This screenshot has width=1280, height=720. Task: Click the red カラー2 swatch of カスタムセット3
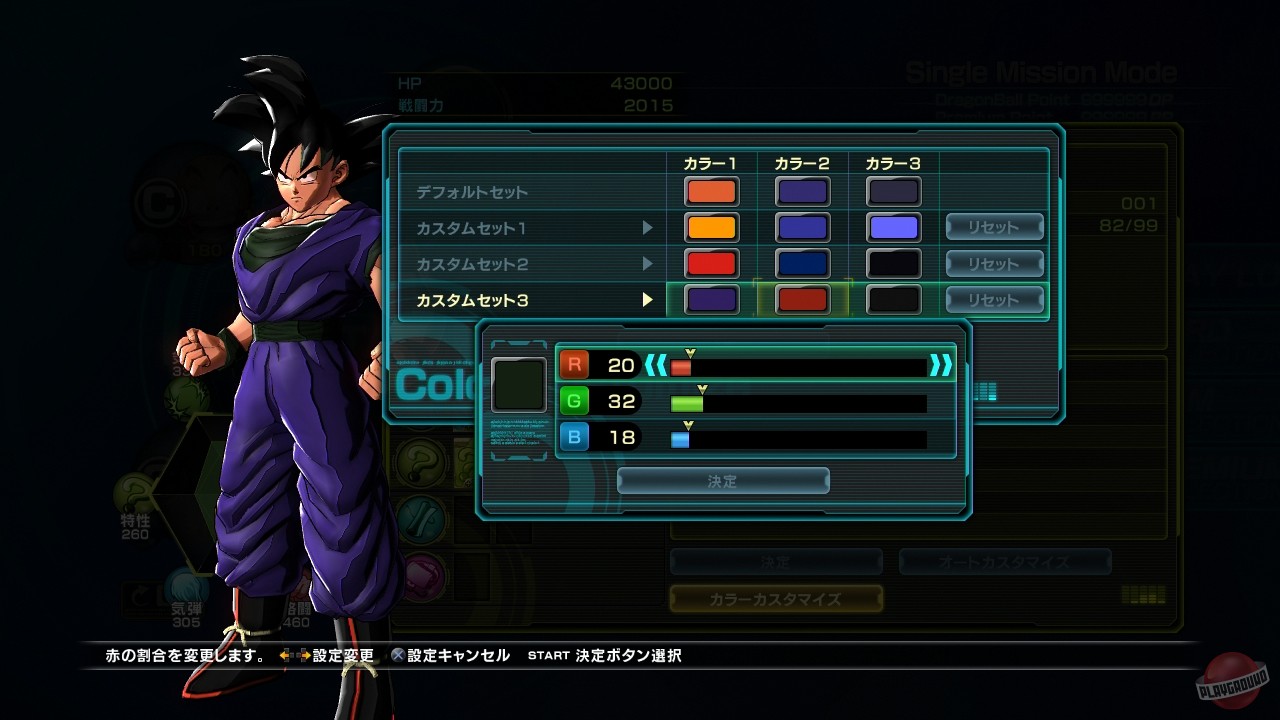(x=803, y=299)
